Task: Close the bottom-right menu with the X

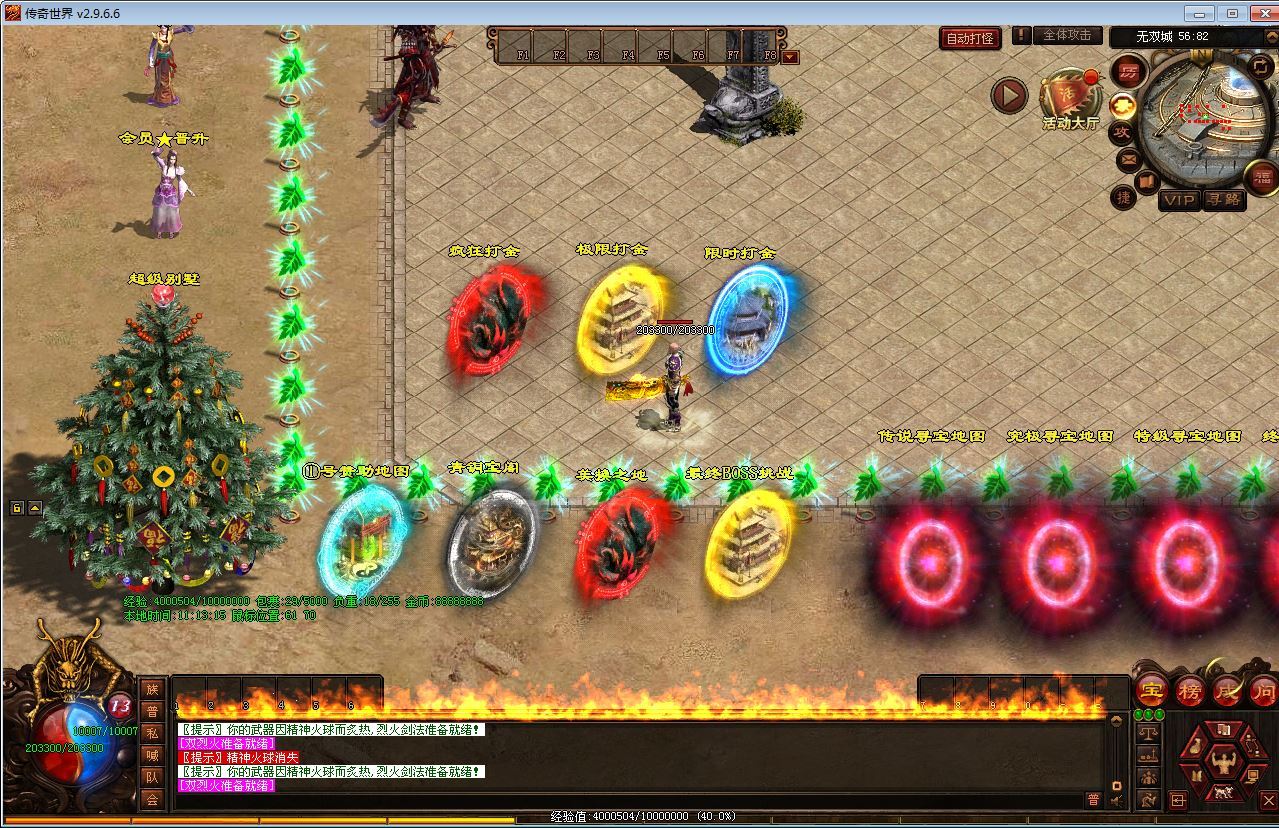Action: pos(1267,800)
